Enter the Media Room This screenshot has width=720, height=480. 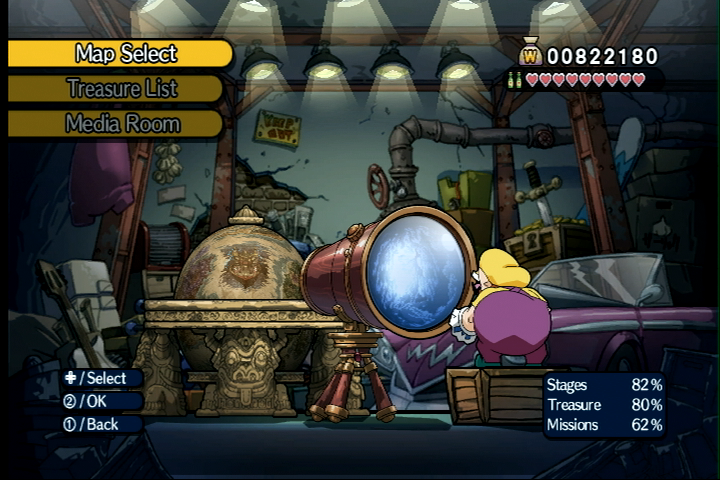click(x=122, y=124)
